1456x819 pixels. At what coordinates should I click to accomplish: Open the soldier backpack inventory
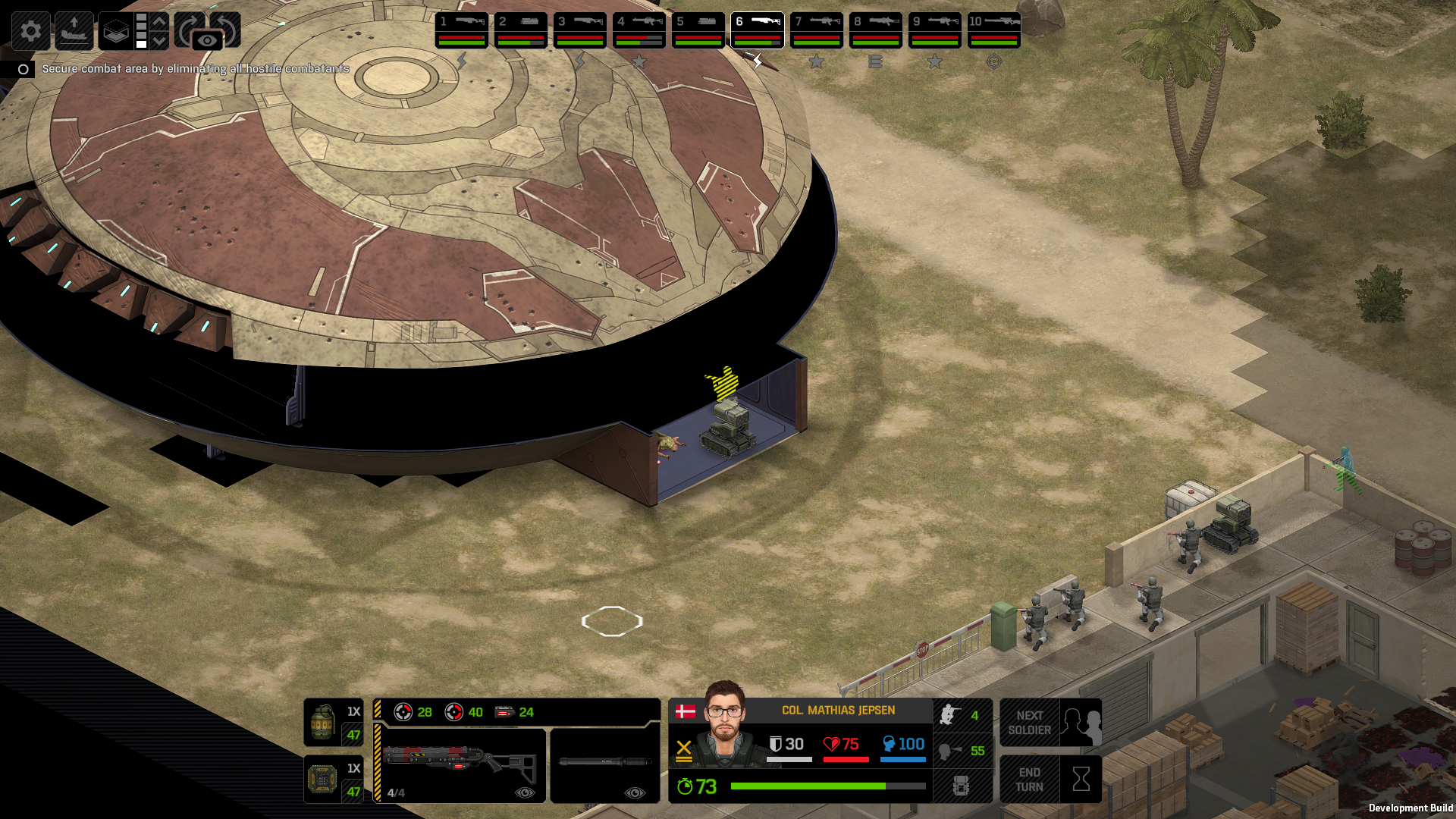click(962, 786)
